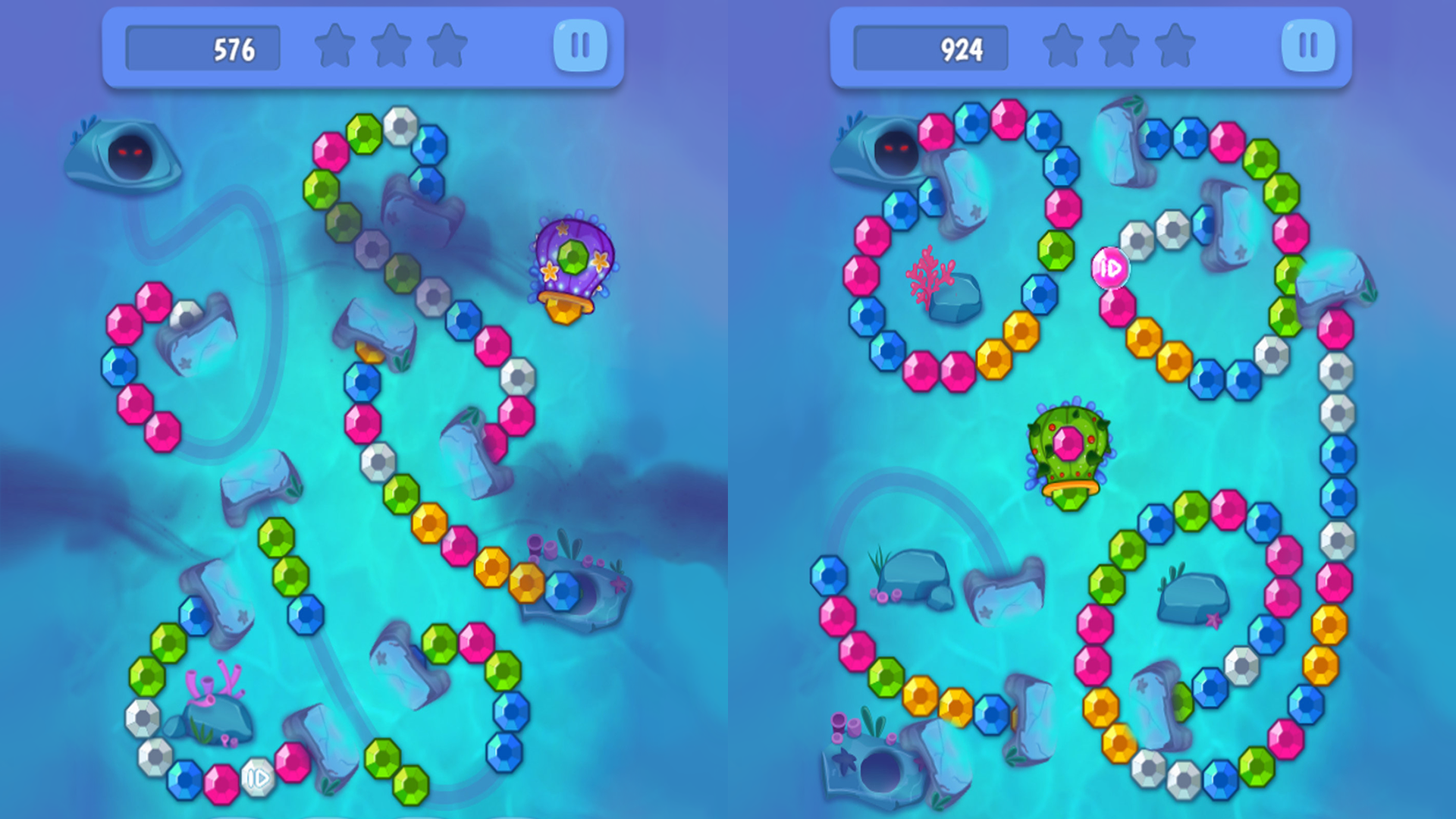Select the score field showing 924
This screenshot has height=819, width=1456.
coord(930,47)
